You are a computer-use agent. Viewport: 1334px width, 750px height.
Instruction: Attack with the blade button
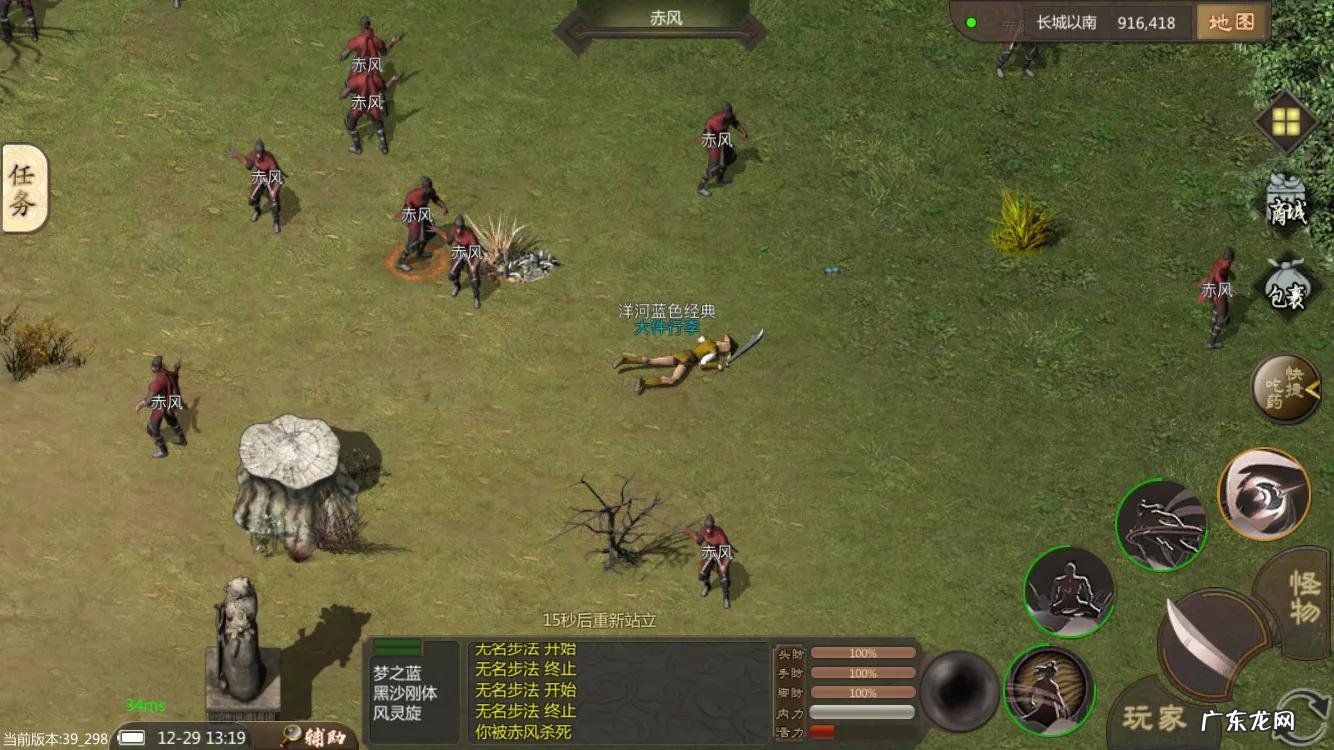point(1208,643)
